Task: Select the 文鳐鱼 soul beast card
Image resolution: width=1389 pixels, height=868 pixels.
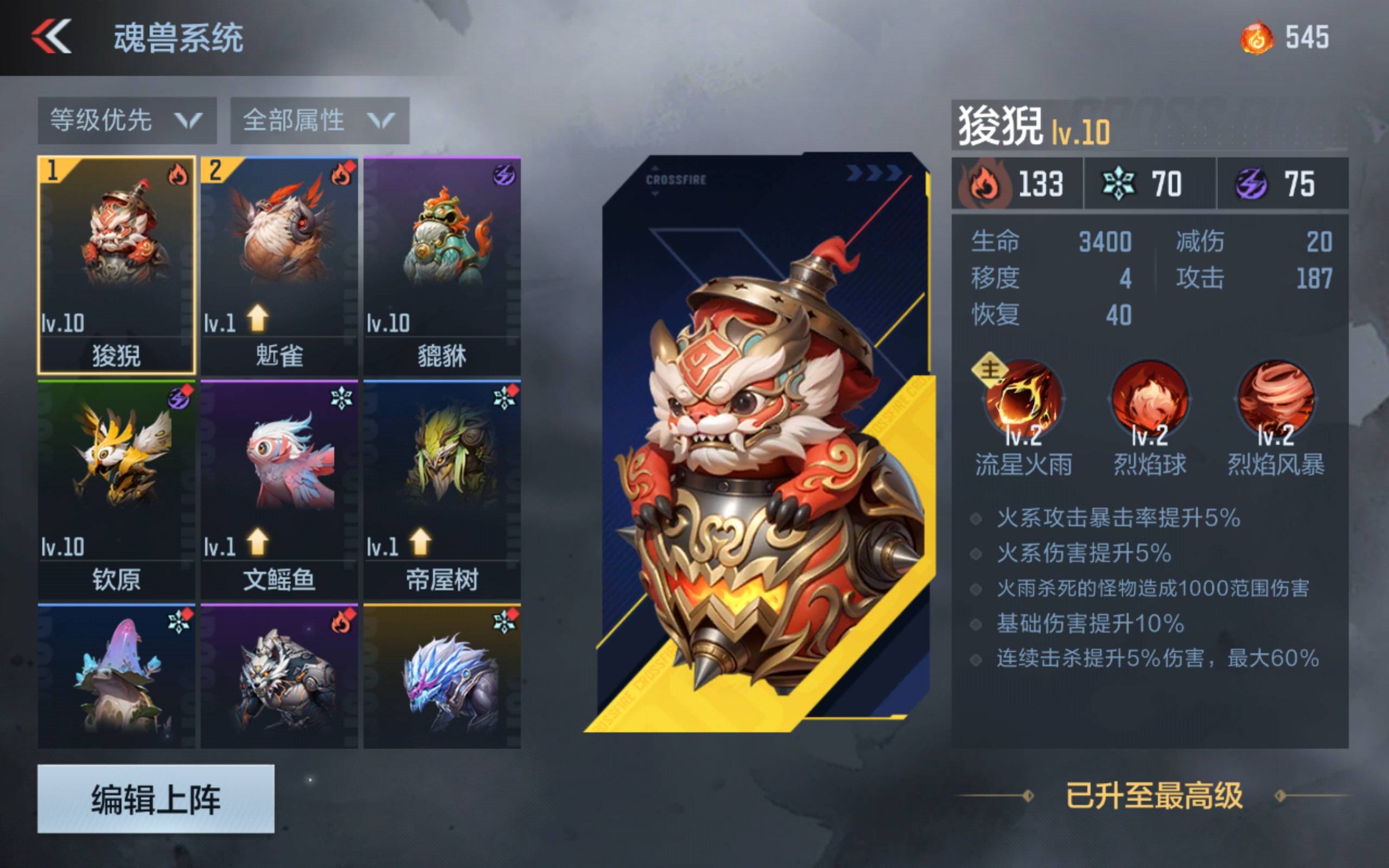Action: coord(279,489)
